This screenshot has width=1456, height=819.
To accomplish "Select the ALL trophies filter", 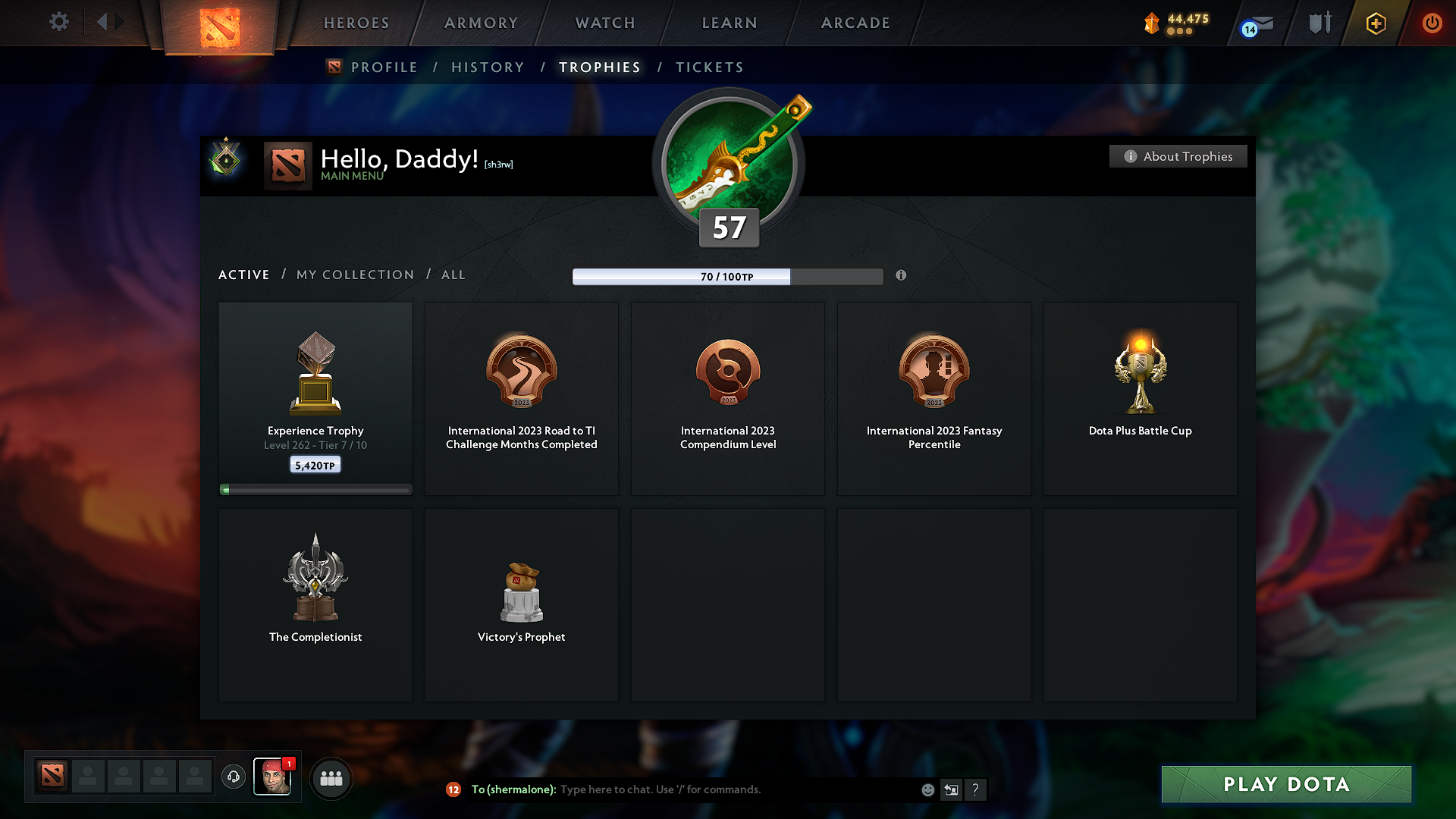I will click(453, 275).
